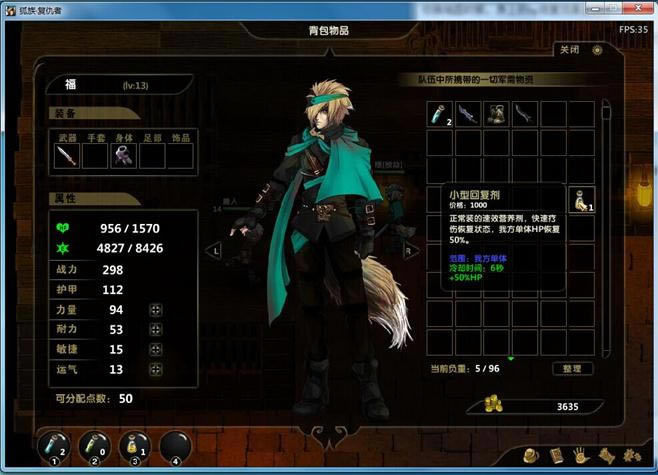Add a point to 力量 (strength)
This screenshot has width=658, height=475.
[155, 310]
